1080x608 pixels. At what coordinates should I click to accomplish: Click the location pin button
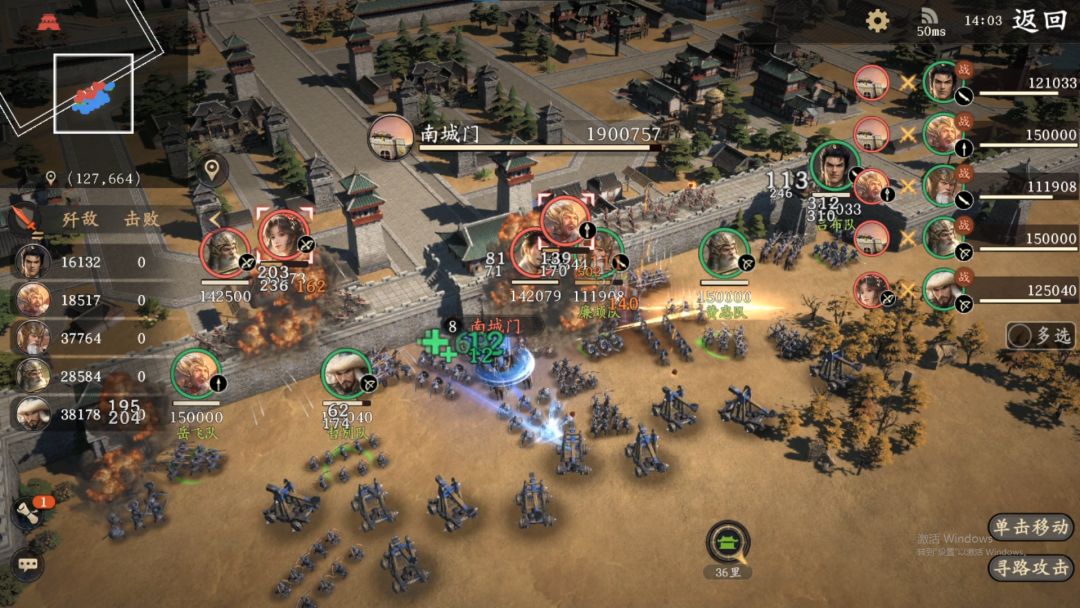(211, 169)
